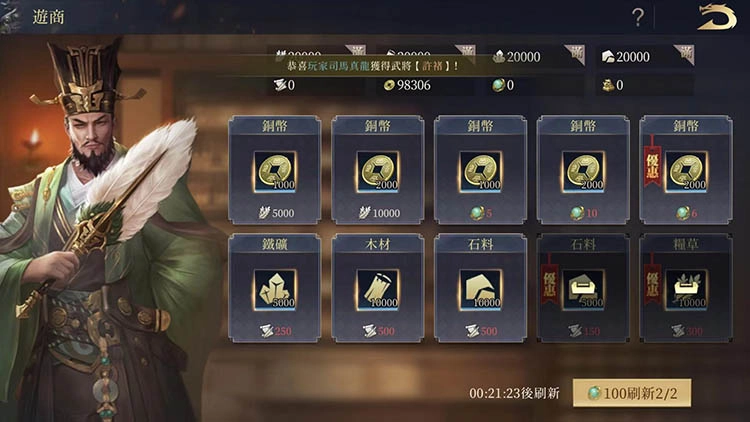The width and height of the screenshot is (750, 422).
Task: Purchase 1000 copper coins for 5 jade
Action: pos(480,170)
